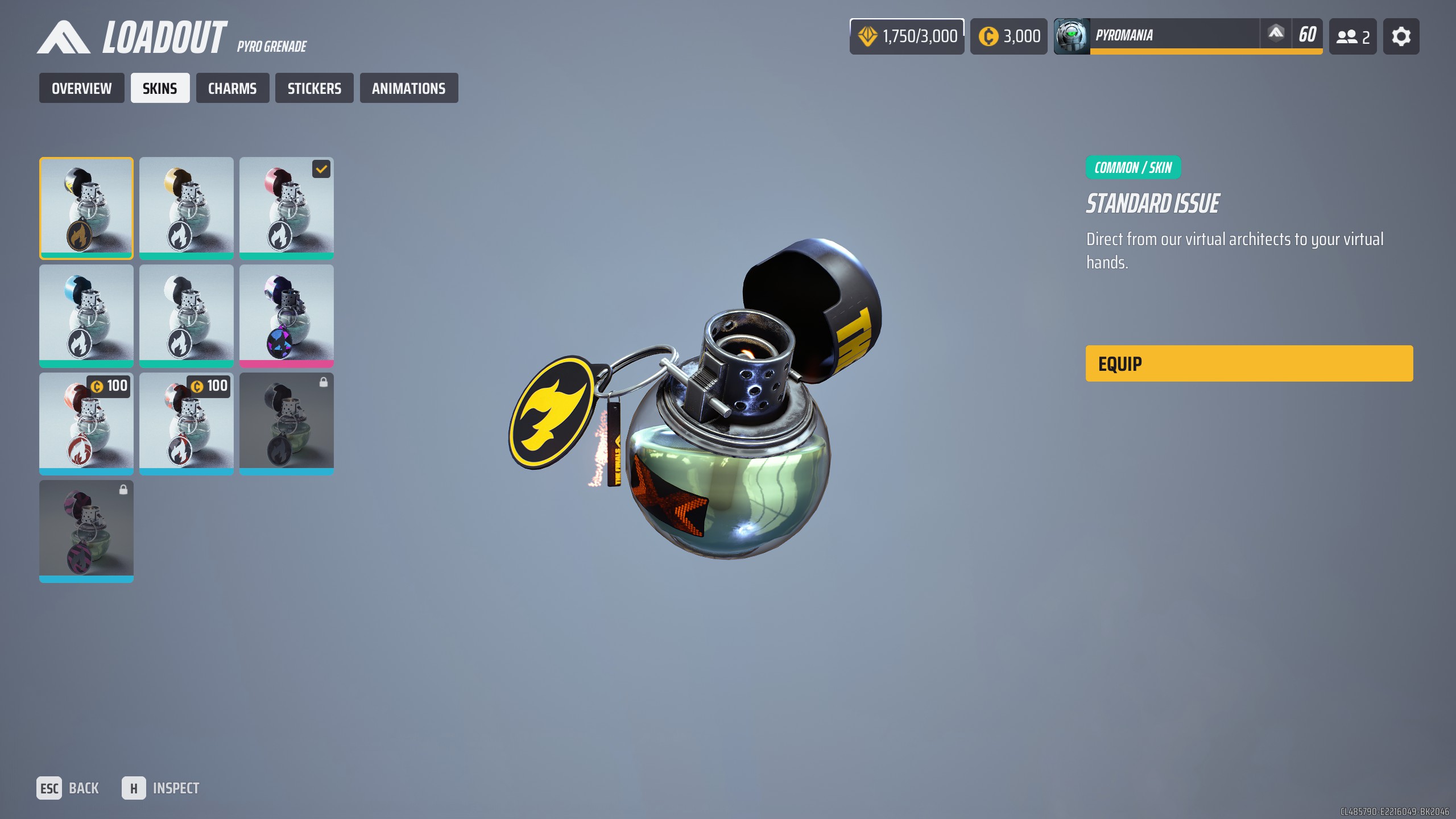Click the LOADOUT logo icon

click(x=63, y=37)
